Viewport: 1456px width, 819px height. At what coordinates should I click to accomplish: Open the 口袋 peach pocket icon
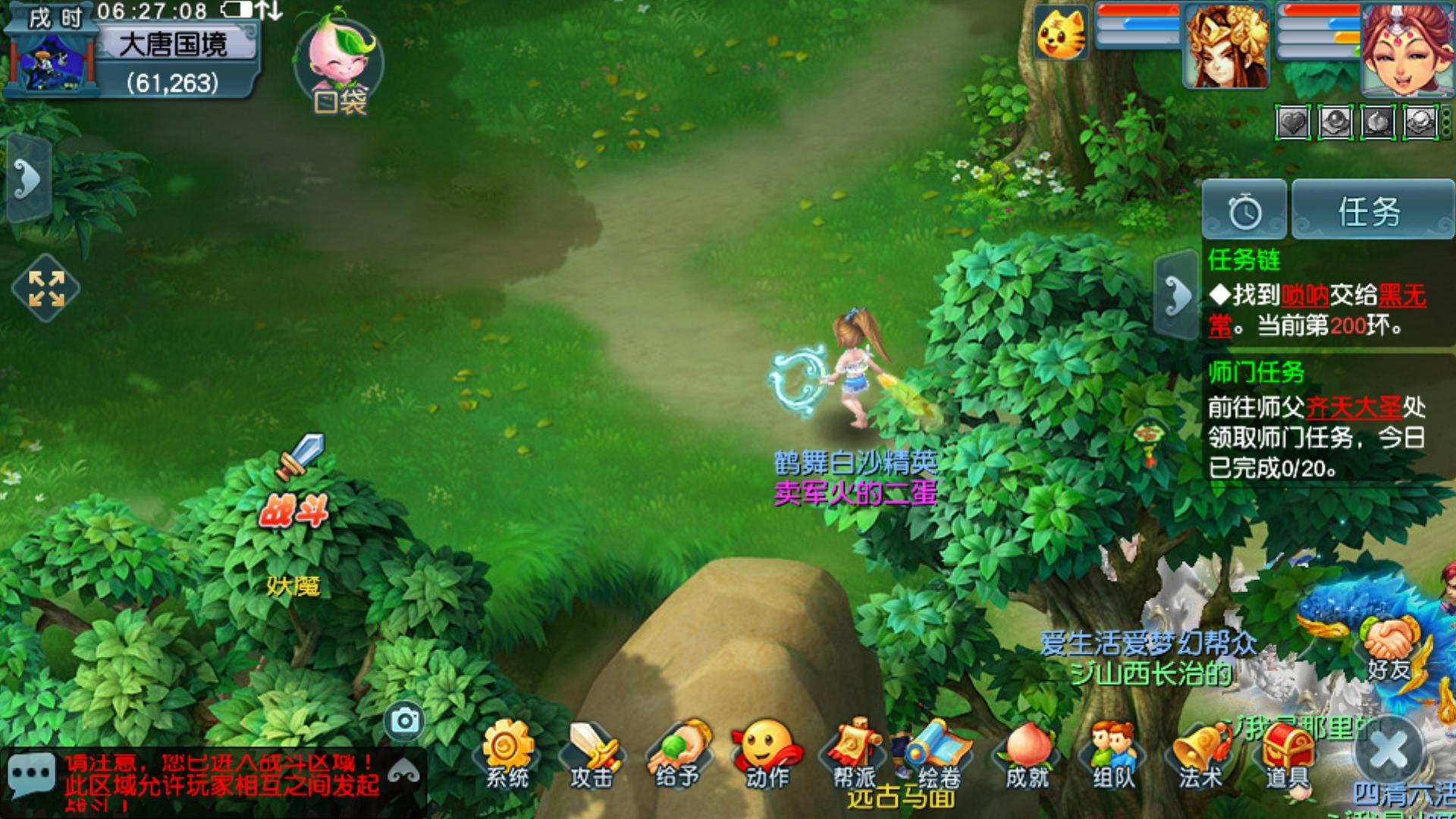[x=340, y=64]
